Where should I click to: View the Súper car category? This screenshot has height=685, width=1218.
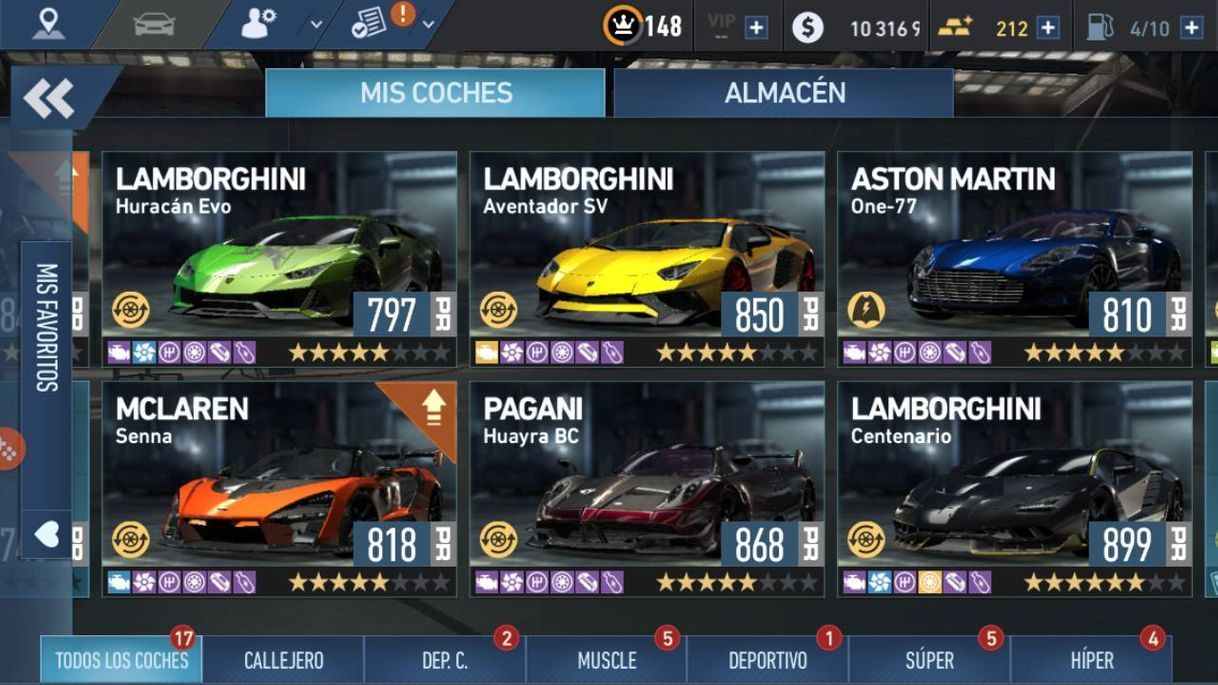(x=930, y=660)
